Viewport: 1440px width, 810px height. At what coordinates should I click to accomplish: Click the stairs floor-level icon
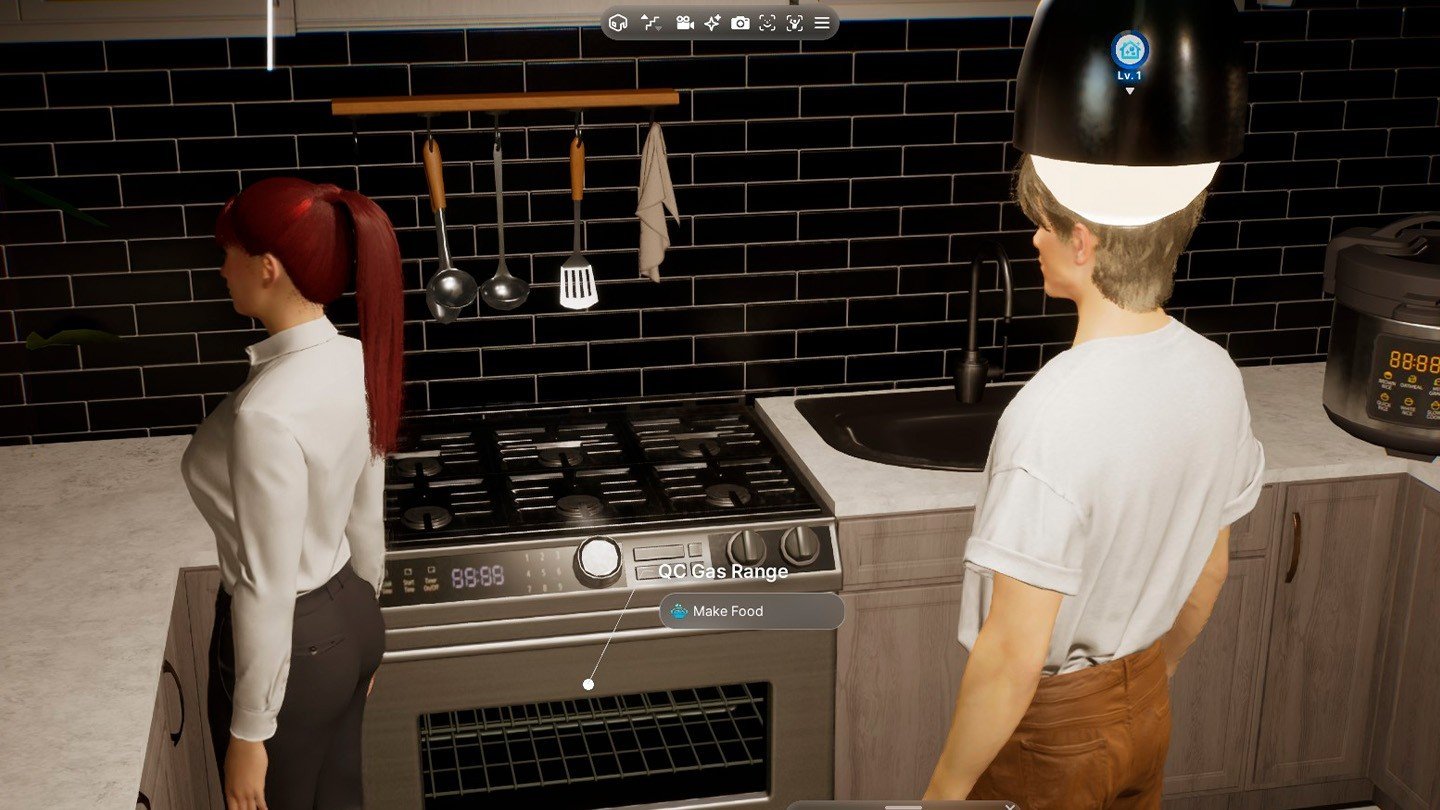[x=651, y=23]
